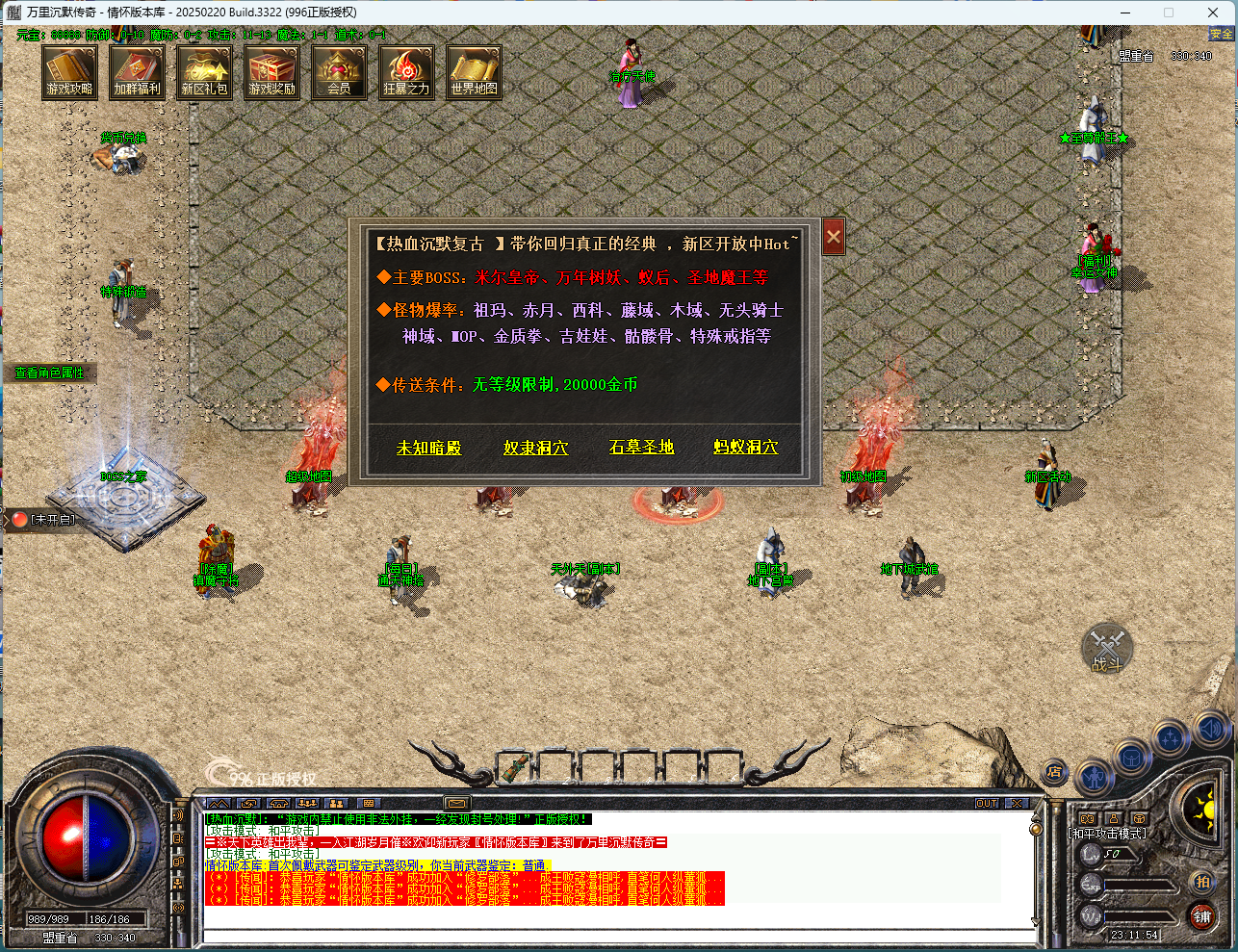Click the round 拍 auction button
Image resolution: width=1238 pixels, height=952 pixels.
1202,881
